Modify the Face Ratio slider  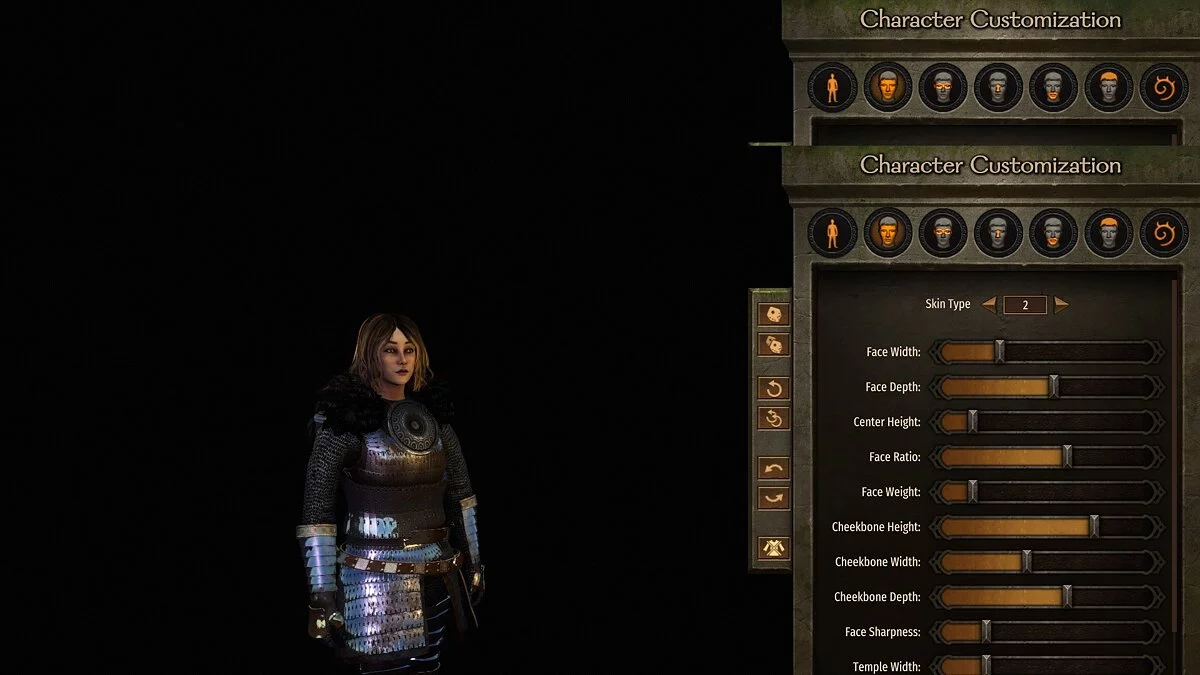tap(1066, 457)
